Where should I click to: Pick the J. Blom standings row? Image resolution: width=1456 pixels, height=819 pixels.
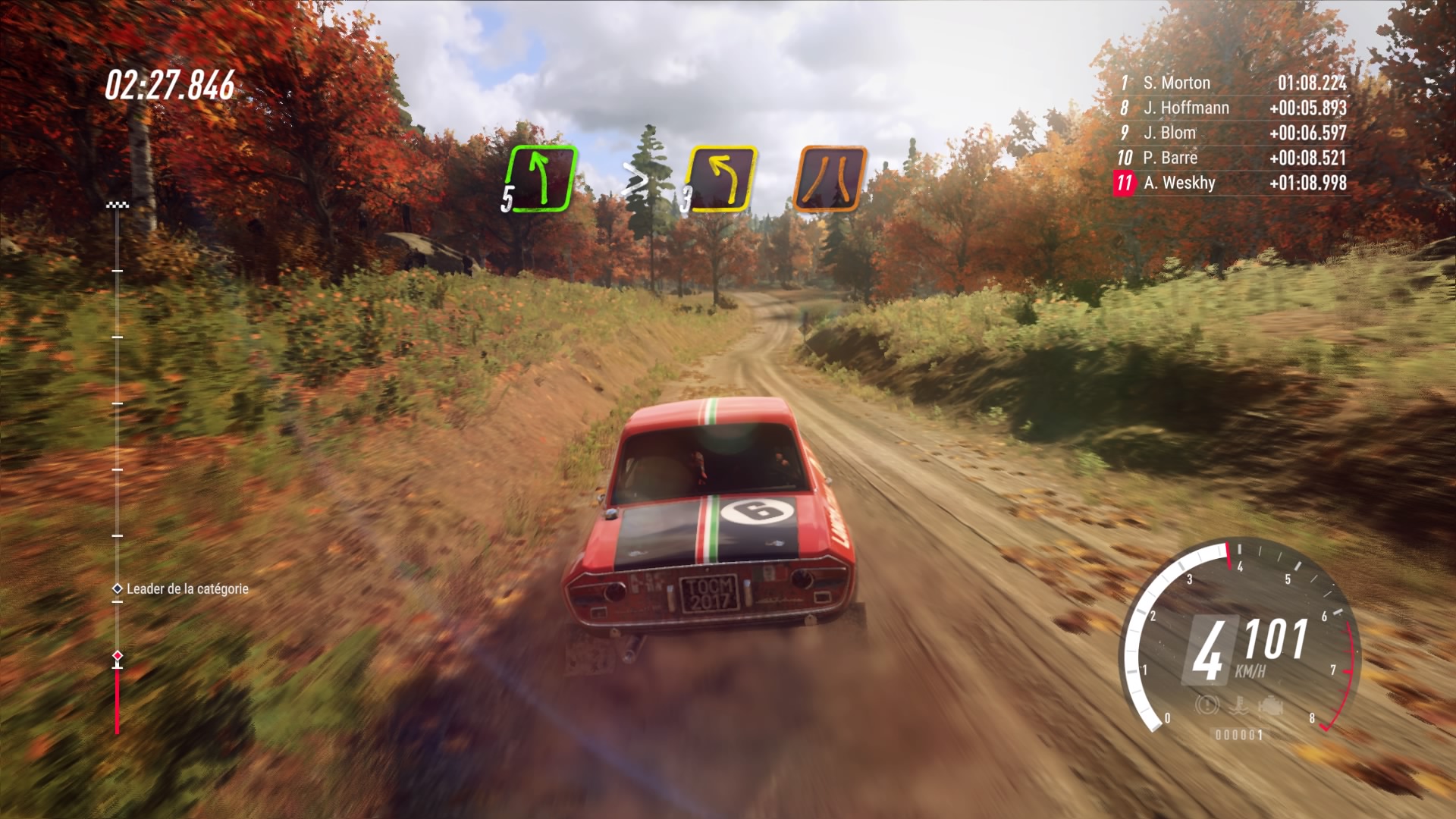click(x=1234, y=133)
